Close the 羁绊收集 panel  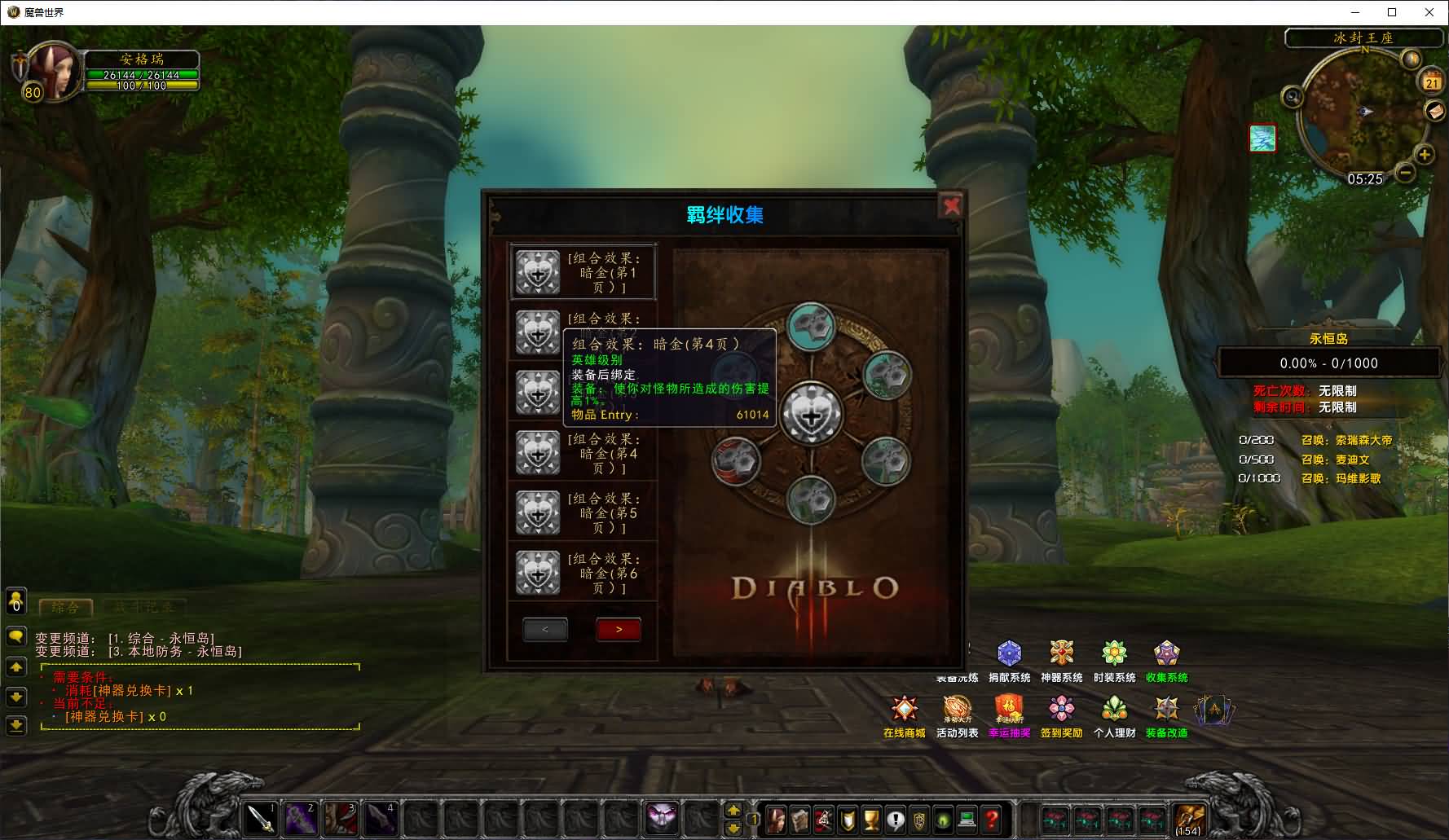point(951,205)
